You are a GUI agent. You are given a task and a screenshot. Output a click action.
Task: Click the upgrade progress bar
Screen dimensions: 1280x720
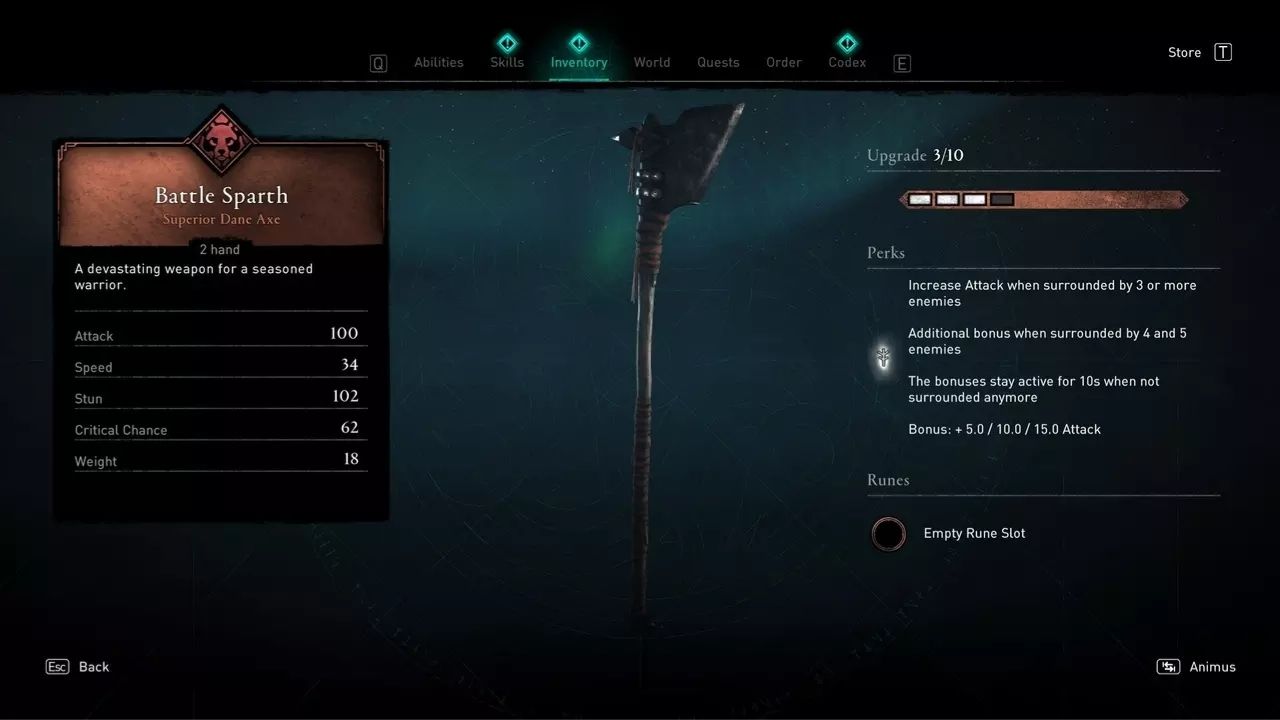(x=1043, y=199)
